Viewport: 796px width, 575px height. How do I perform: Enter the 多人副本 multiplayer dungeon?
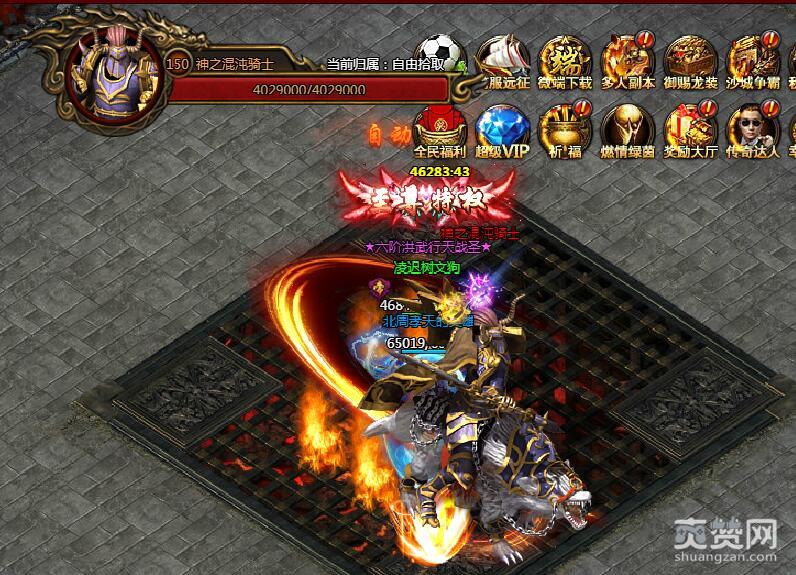point(625,60)
